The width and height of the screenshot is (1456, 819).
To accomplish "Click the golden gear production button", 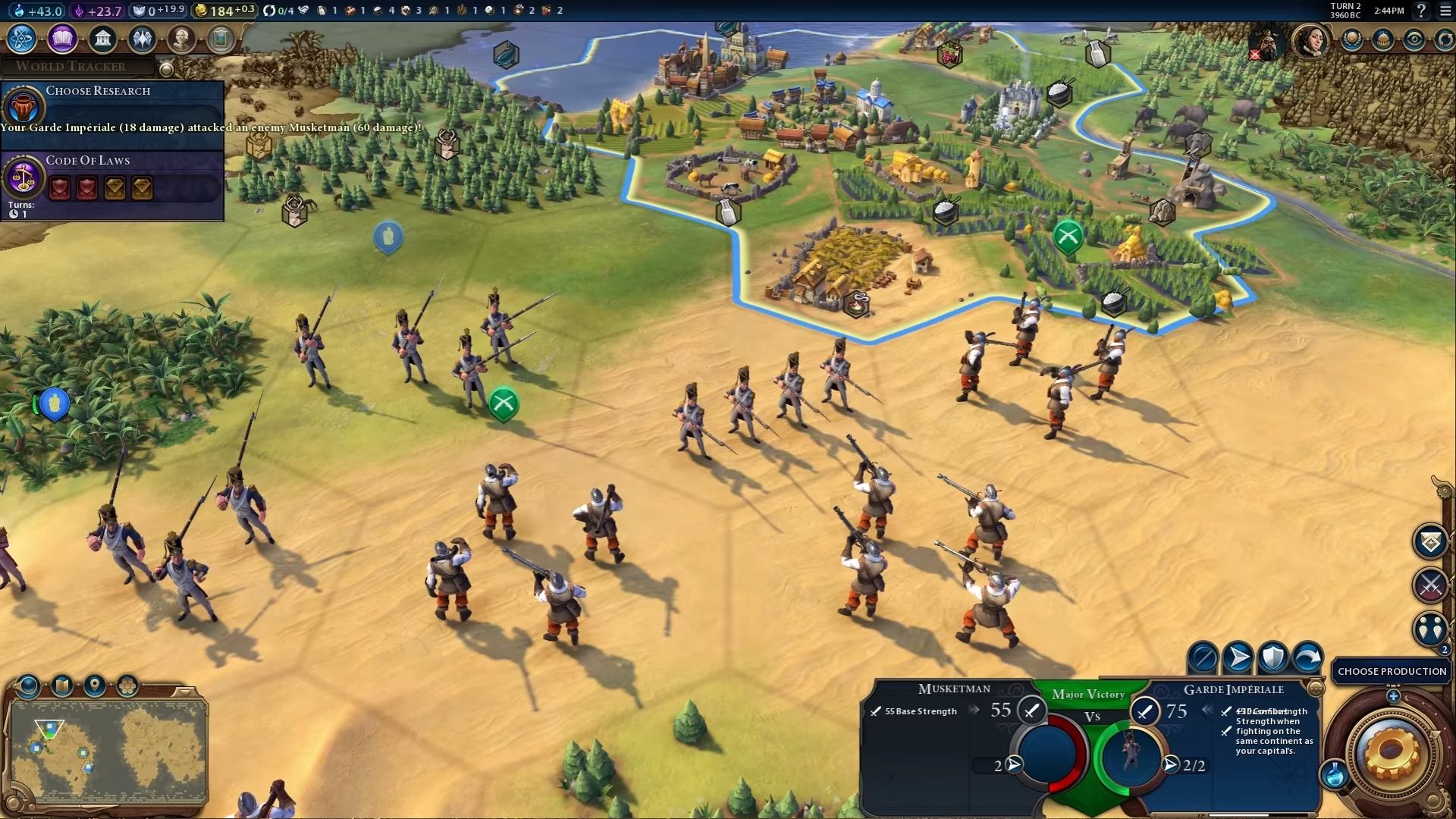I will click(x=1392, y=752).
